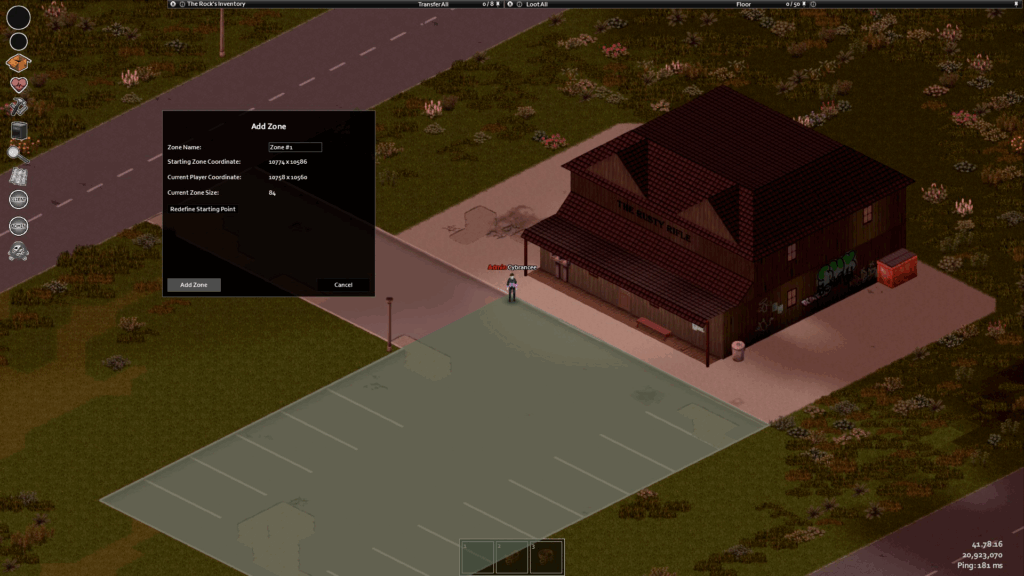This screenshot has height=576, width=1024.
Task: Open the Client panel button
Action: (18, 200)
